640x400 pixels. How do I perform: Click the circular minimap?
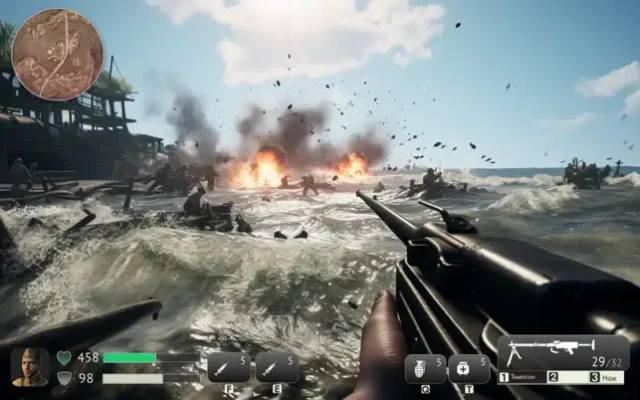coord(57,54)
